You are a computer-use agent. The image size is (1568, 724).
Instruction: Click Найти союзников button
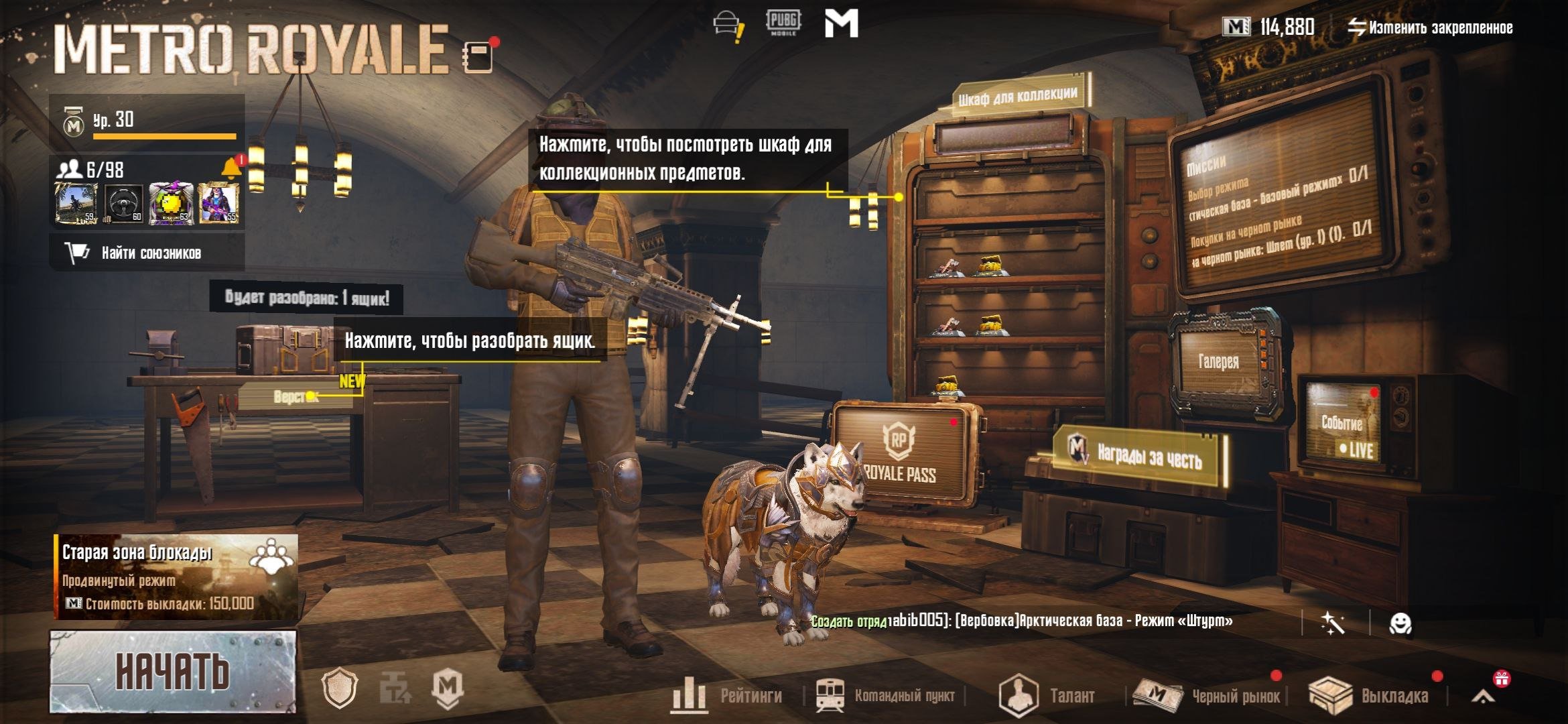coord(146,253)
